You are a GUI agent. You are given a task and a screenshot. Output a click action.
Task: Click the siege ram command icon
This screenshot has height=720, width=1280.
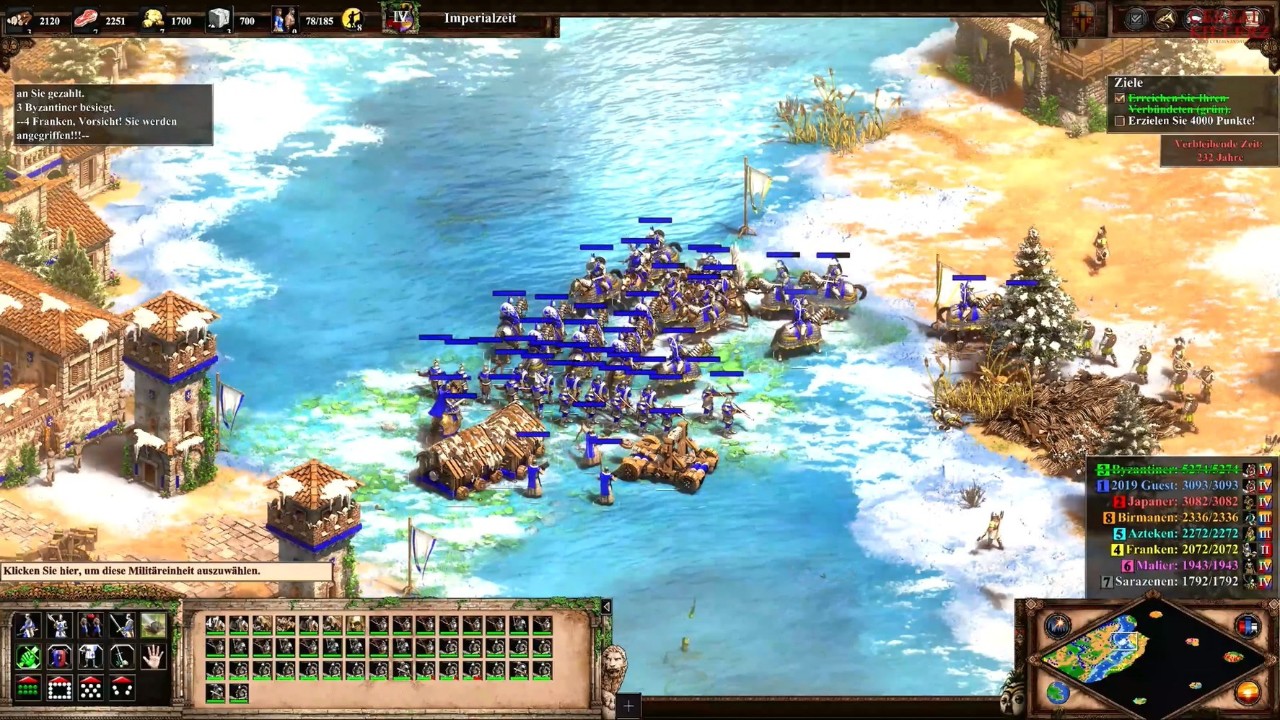pos(153,626)
